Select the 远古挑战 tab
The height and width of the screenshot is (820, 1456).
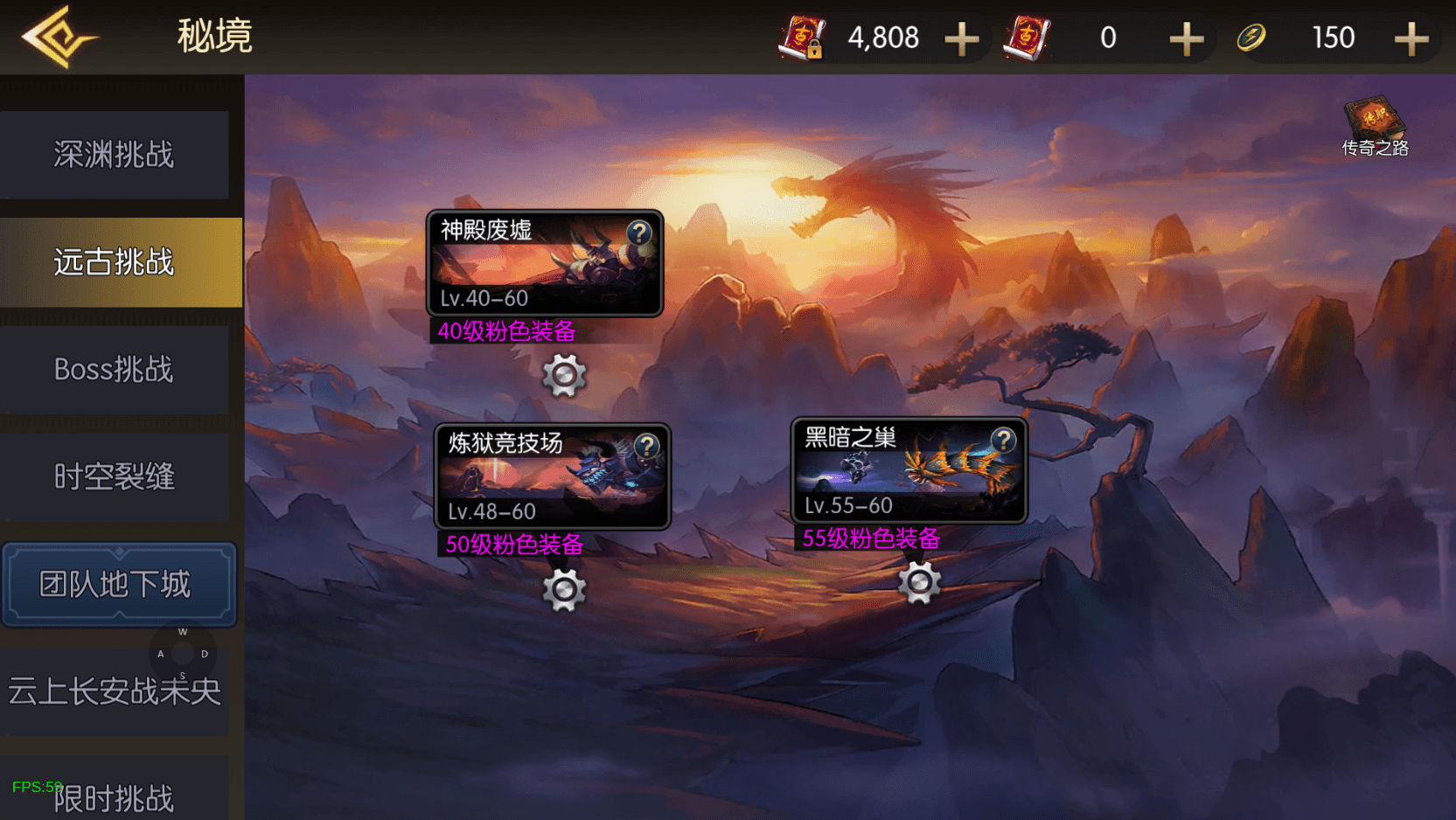115,262
